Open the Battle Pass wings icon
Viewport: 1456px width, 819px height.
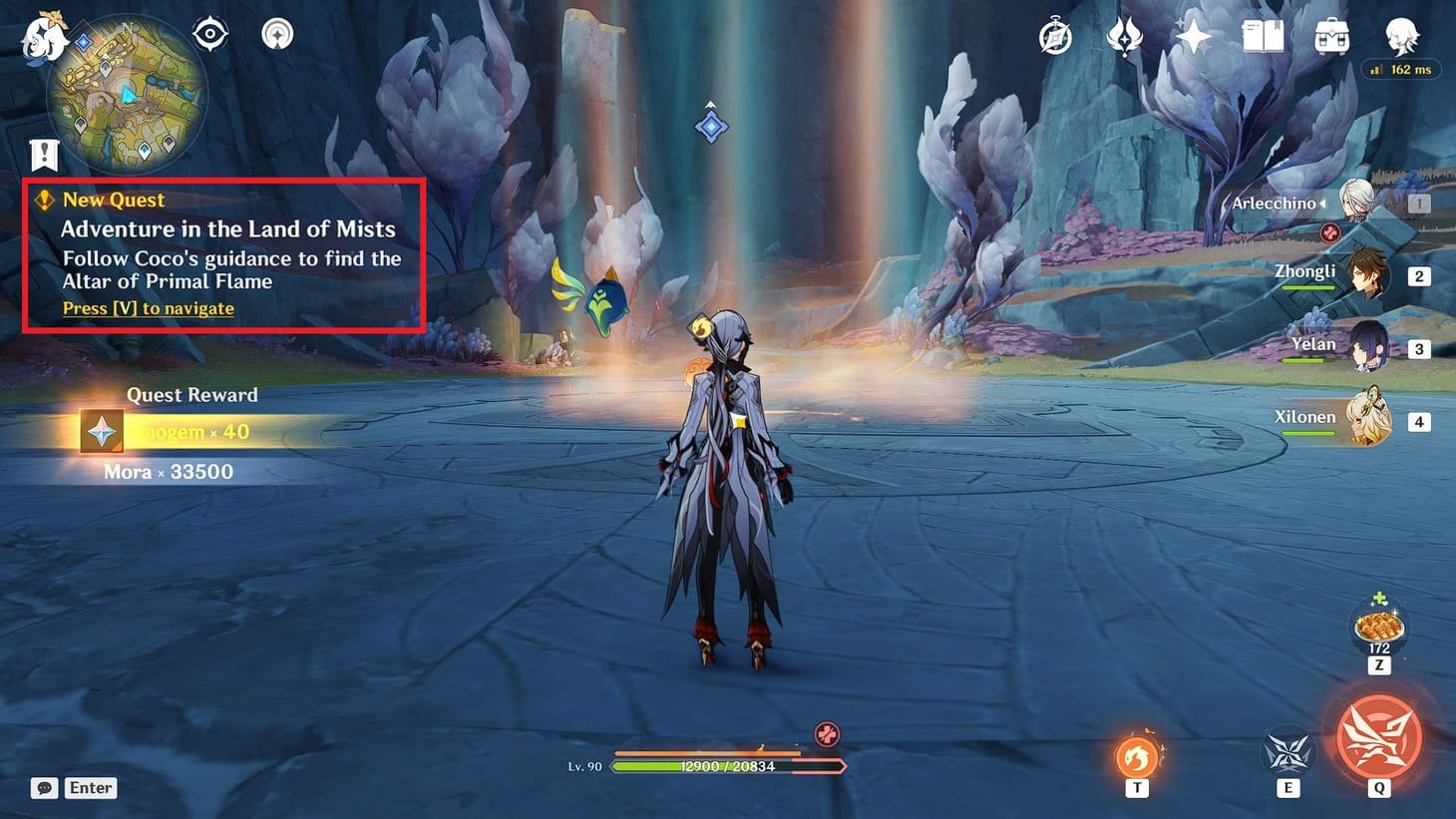tap(1125, 38)
